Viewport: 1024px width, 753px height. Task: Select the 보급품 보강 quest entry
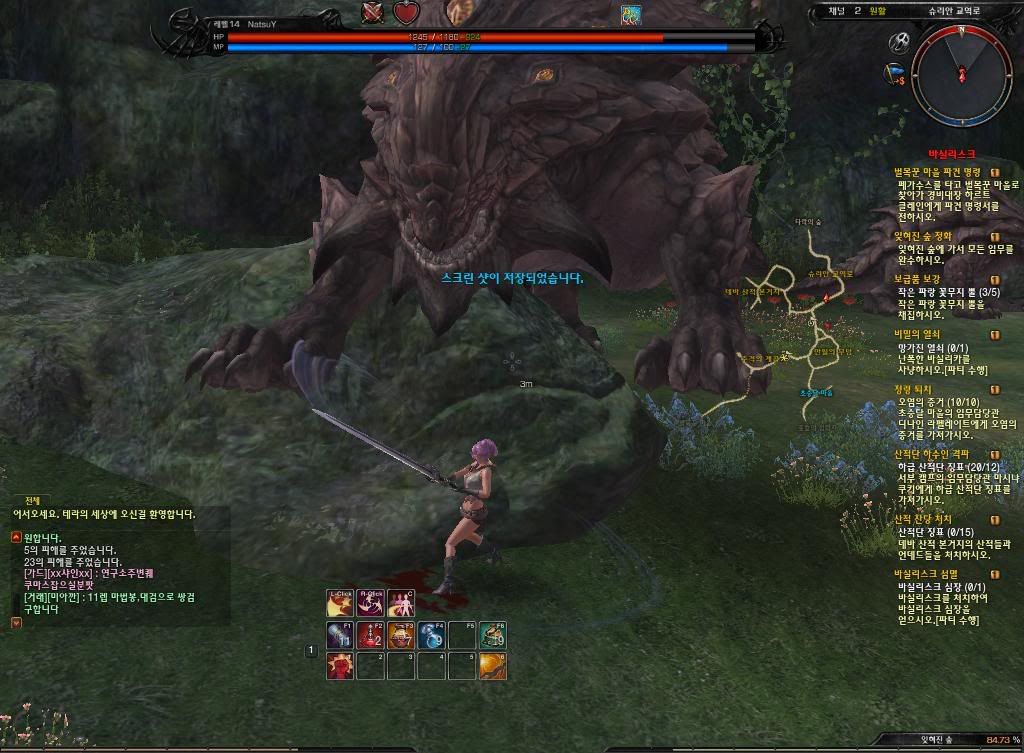coord(918,278)
